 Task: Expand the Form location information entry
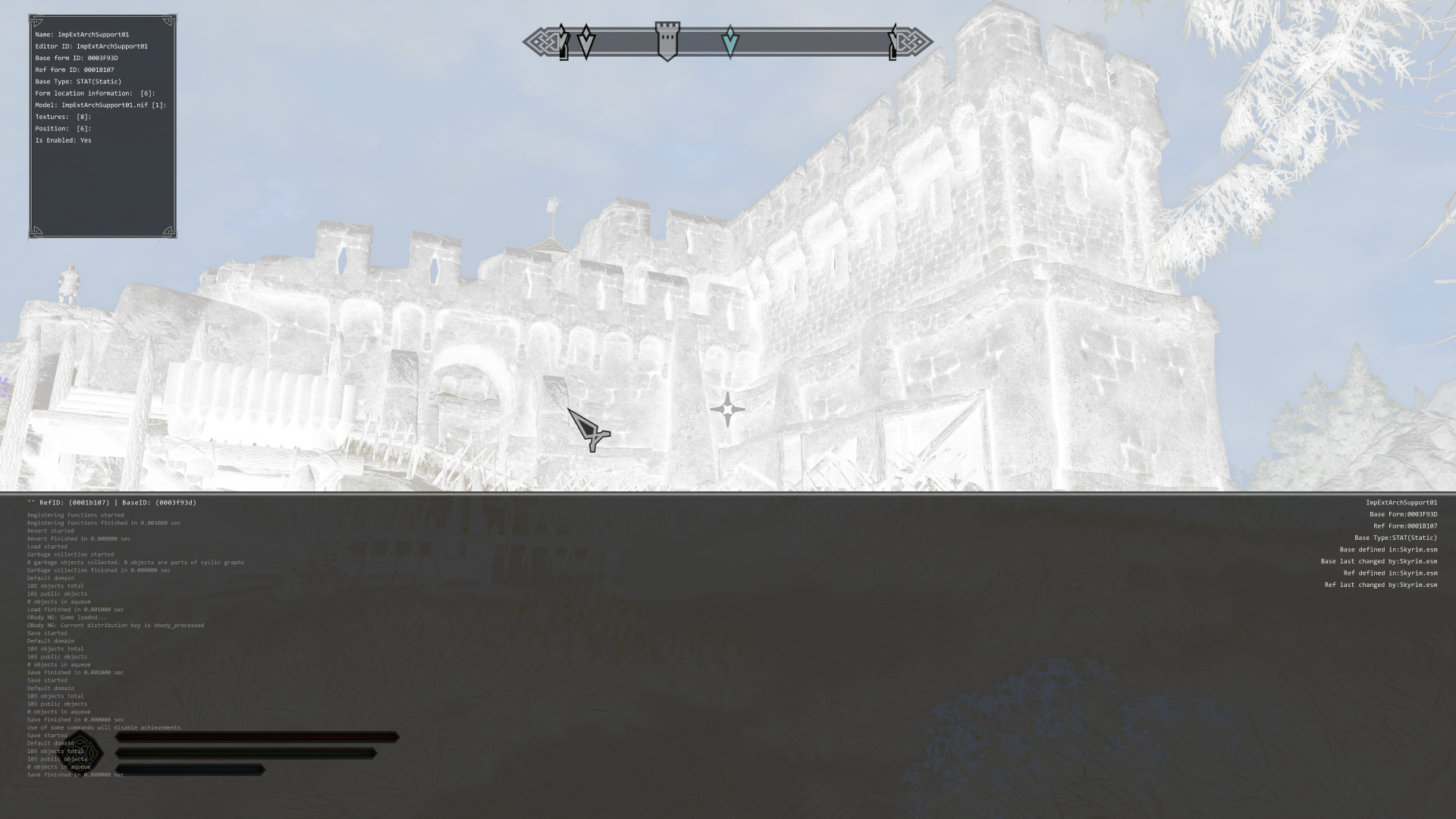coord(94,93)
